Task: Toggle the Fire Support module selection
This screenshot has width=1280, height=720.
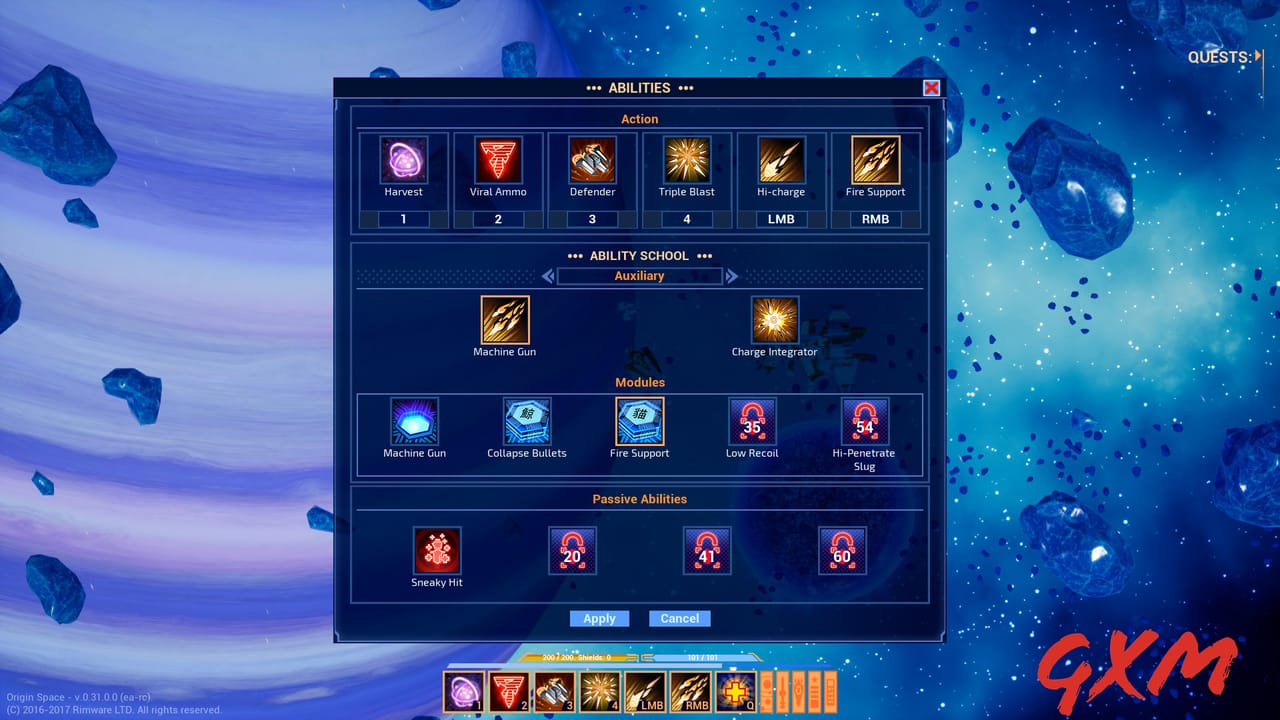Action: click(x=639, y=423)
